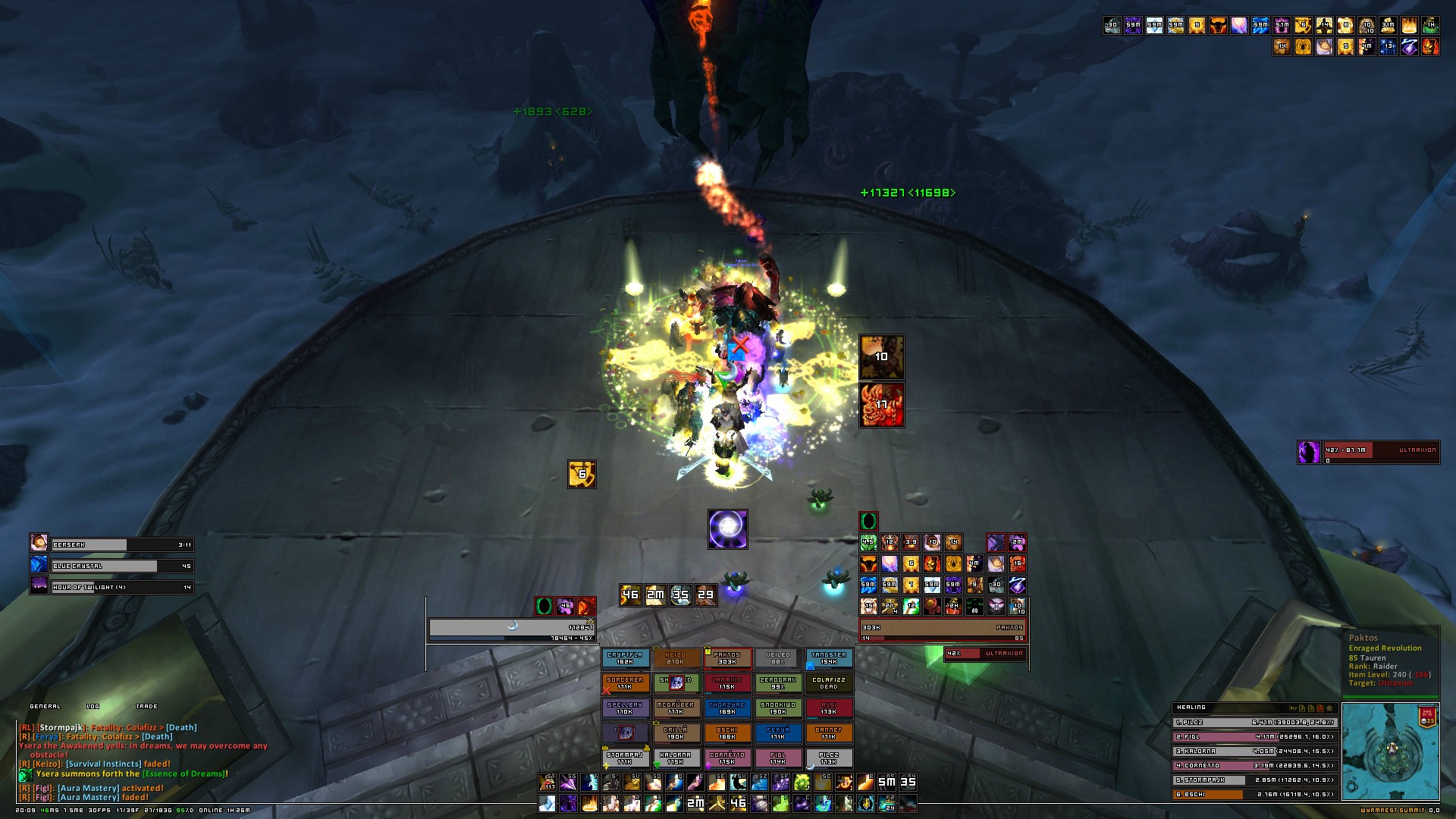Target Tangster in the raid frames
Image resolution: width=1456 pixels, height=819 pixels.
pyautogui.click(x=828, y=658)
